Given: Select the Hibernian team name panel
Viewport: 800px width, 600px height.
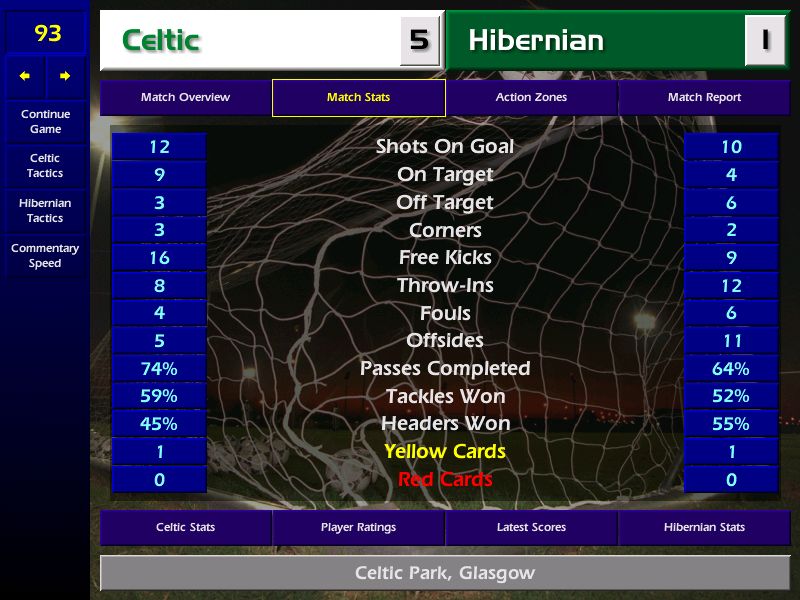Looking at the screenshot, I should pos(596,41).
